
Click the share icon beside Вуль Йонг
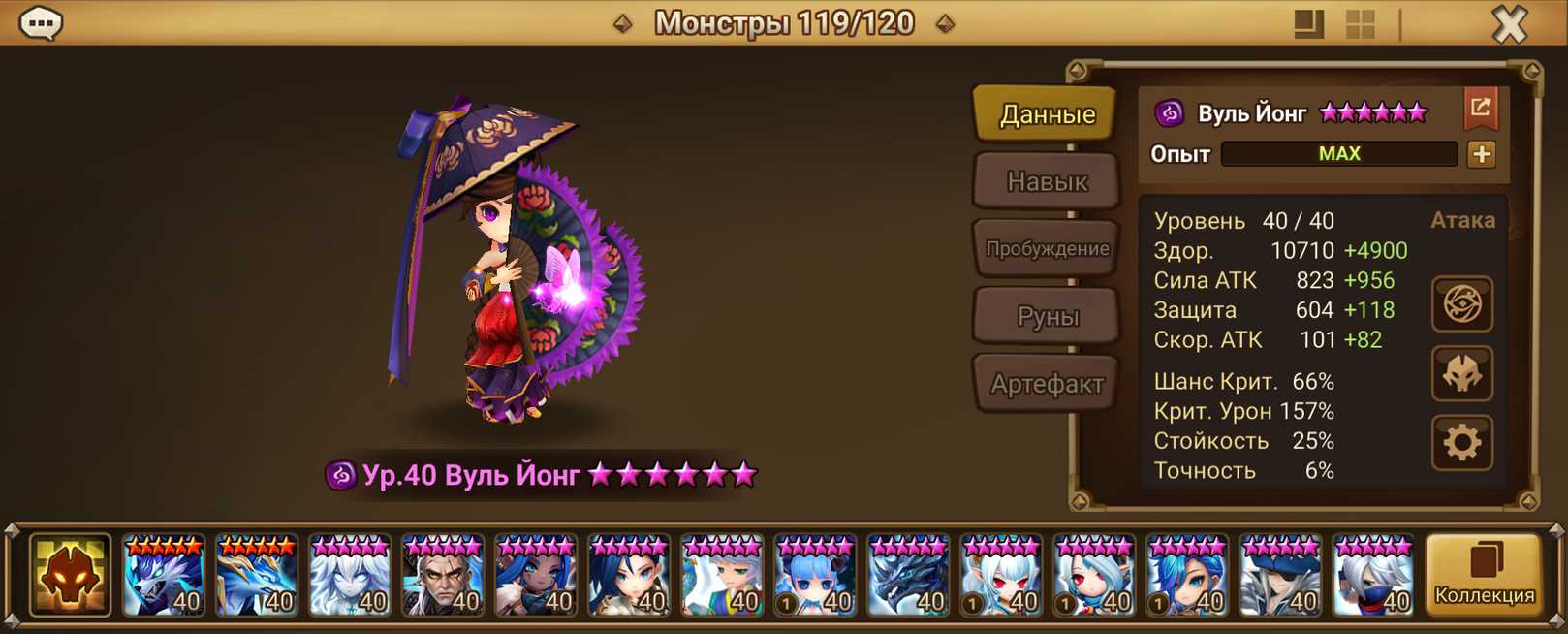click(x=1480, y=109)
